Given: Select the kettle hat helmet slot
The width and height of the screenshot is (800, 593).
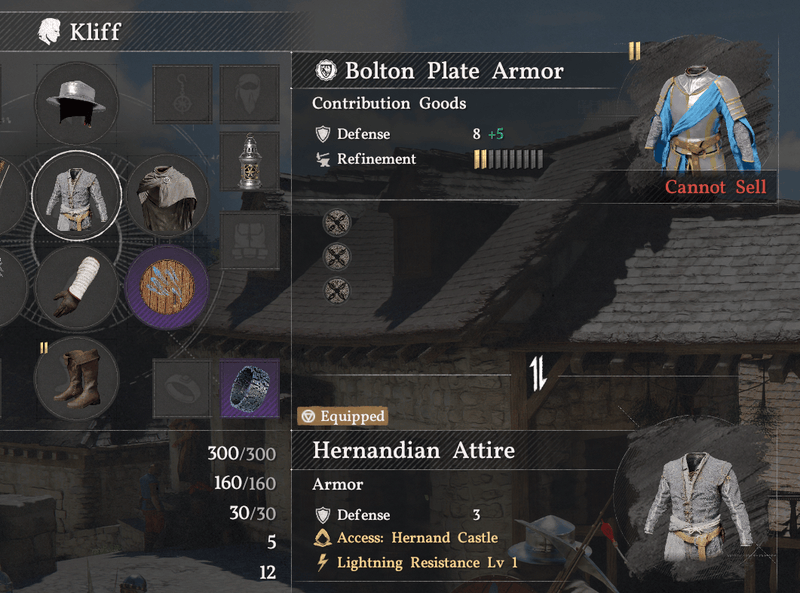Looking at the screenshot, I should coord(76,102).
